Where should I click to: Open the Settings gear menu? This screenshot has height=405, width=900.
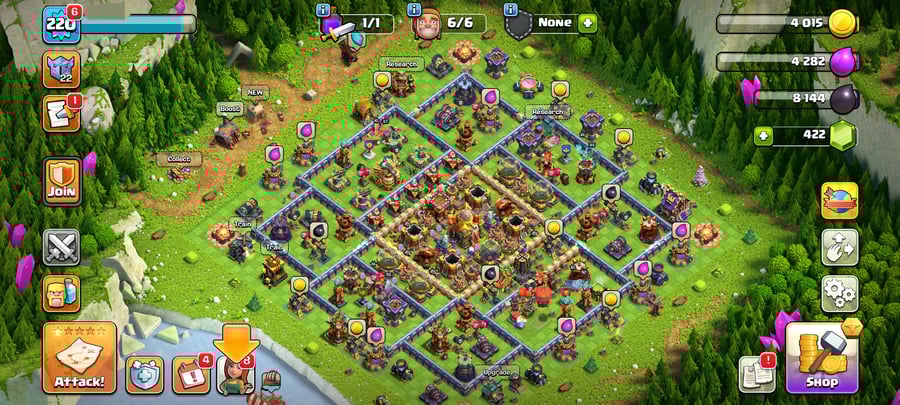[x=839, y=293]
